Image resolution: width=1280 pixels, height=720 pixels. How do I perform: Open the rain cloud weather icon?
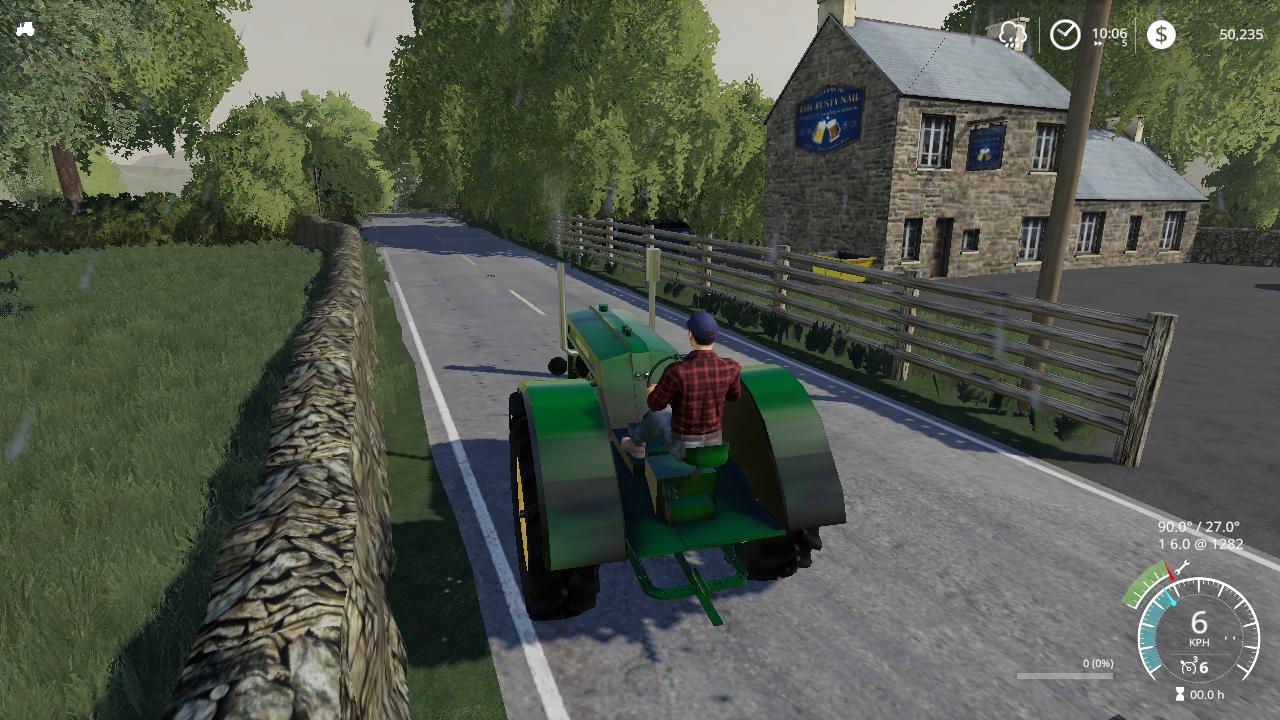click(1013, 35)
